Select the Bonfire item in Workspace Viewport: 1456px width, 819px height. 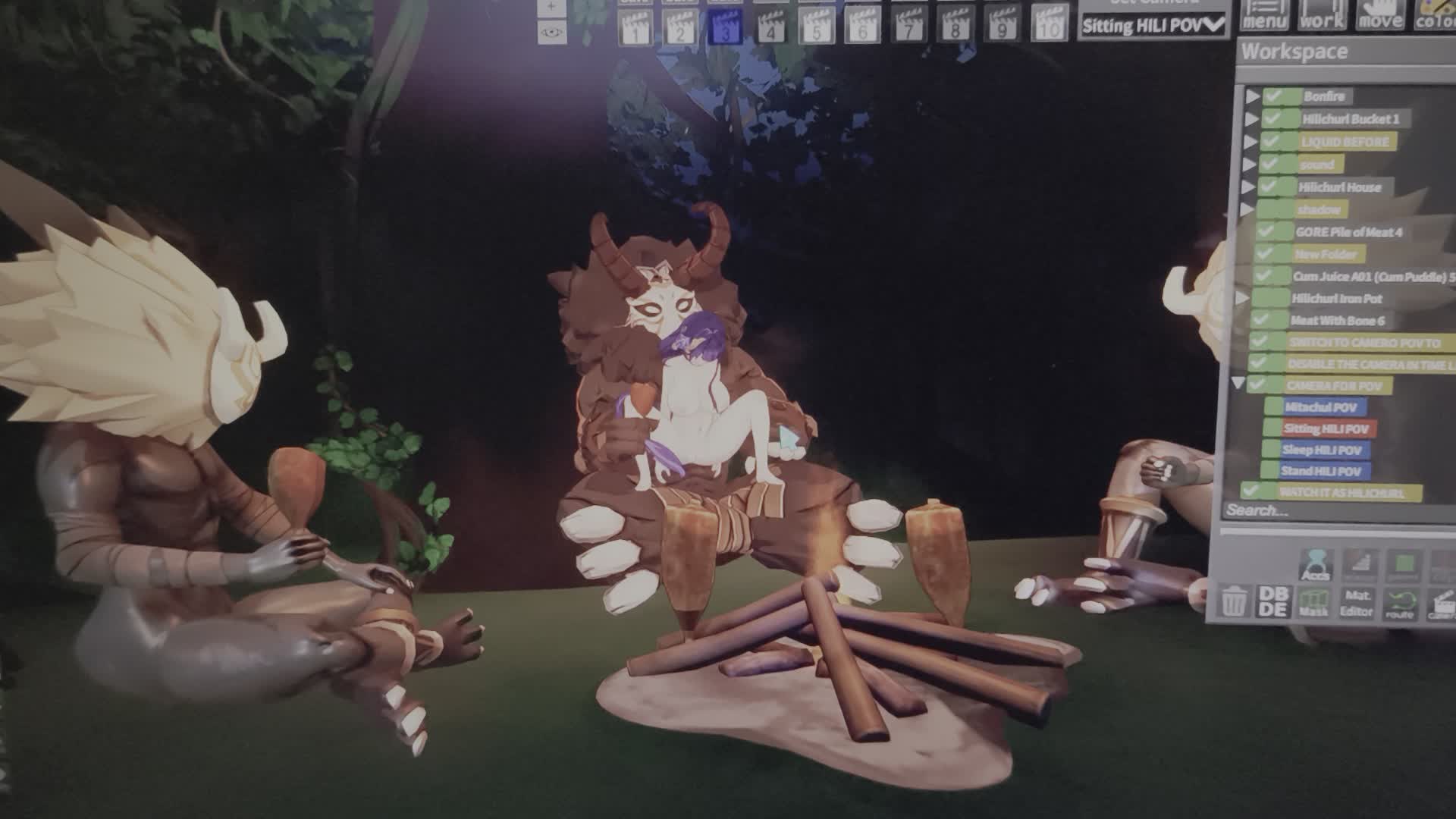pos(1324,96)
